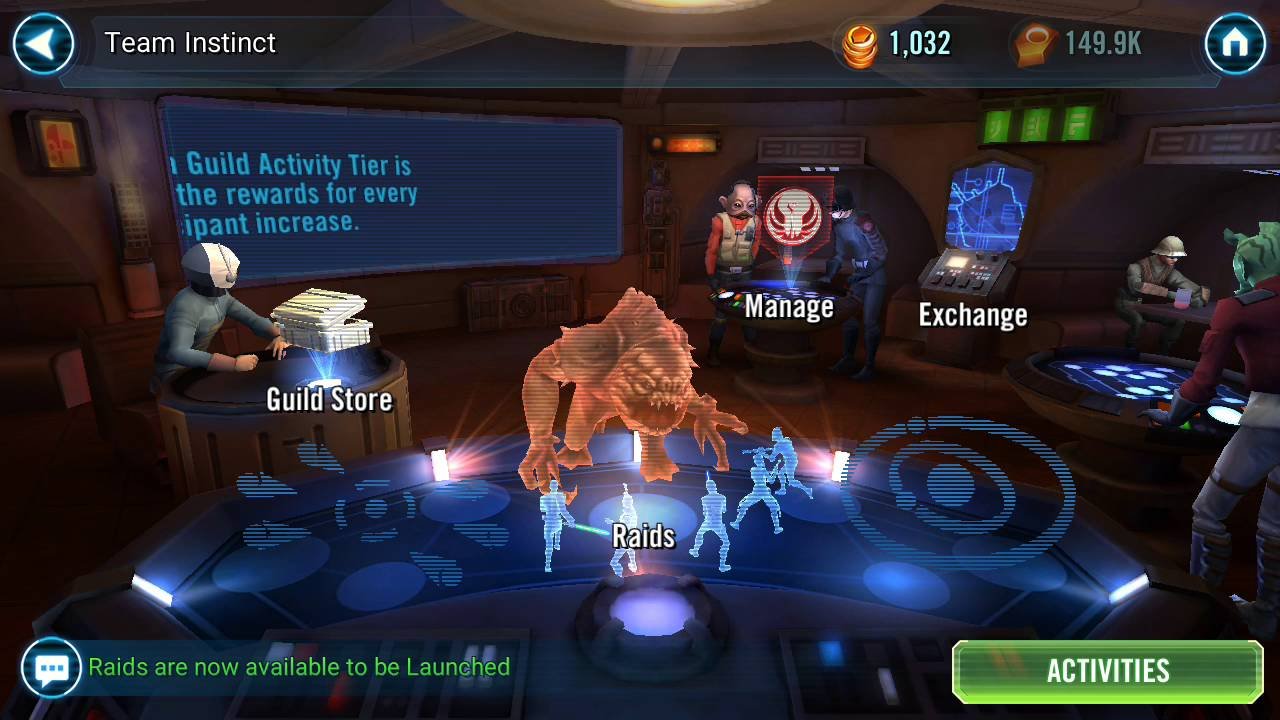Viewport: 1280px width, 720px height.
Task: Launch the Raids table
Action: (x=644, y=536)
